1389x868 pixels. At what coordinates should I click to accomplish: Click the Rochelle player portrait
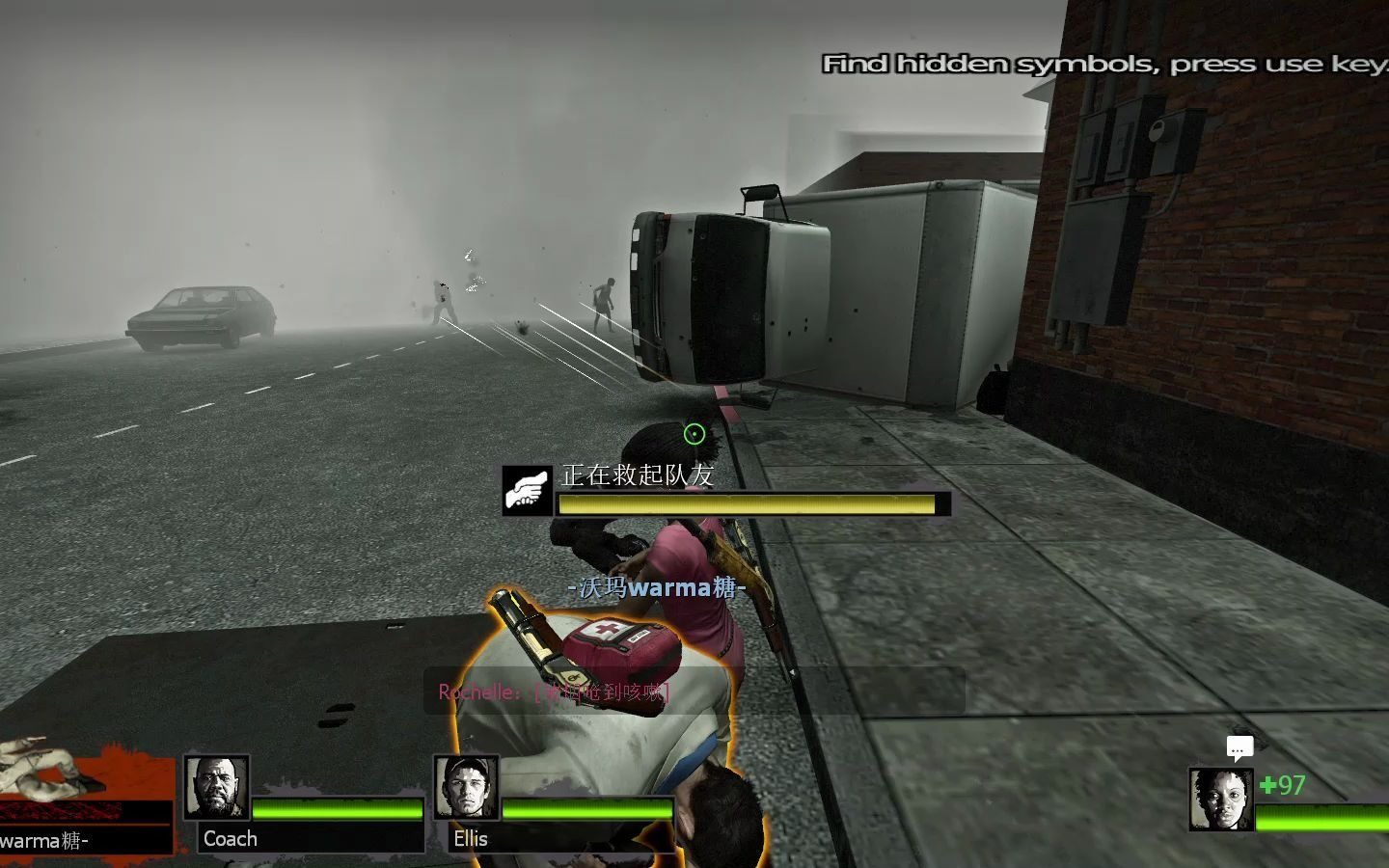1220,800
